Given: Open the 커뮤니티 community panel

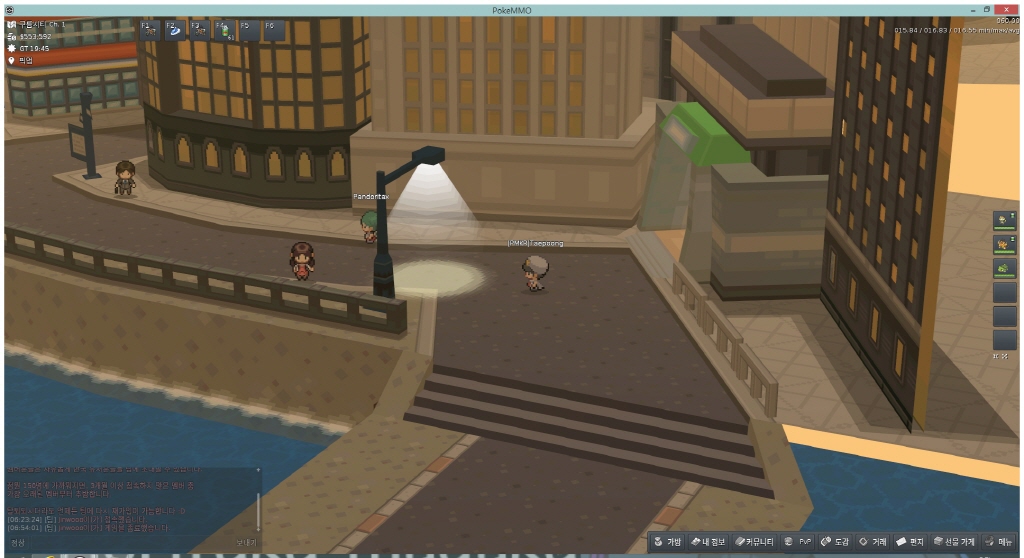Looking at the screenshot, I should tap(754, 541).
